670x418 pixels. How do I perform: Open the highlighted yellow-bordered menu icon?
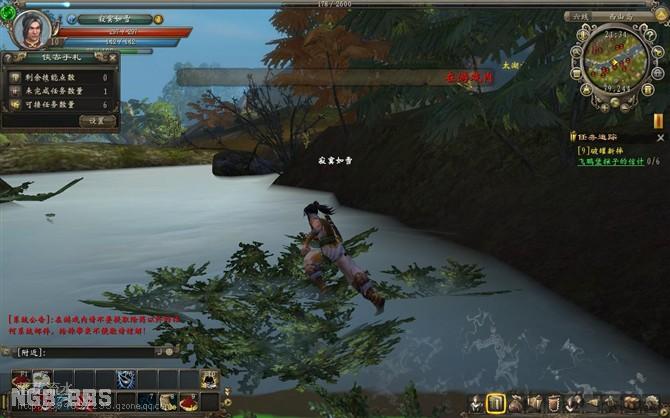click(x=495, y=402)
